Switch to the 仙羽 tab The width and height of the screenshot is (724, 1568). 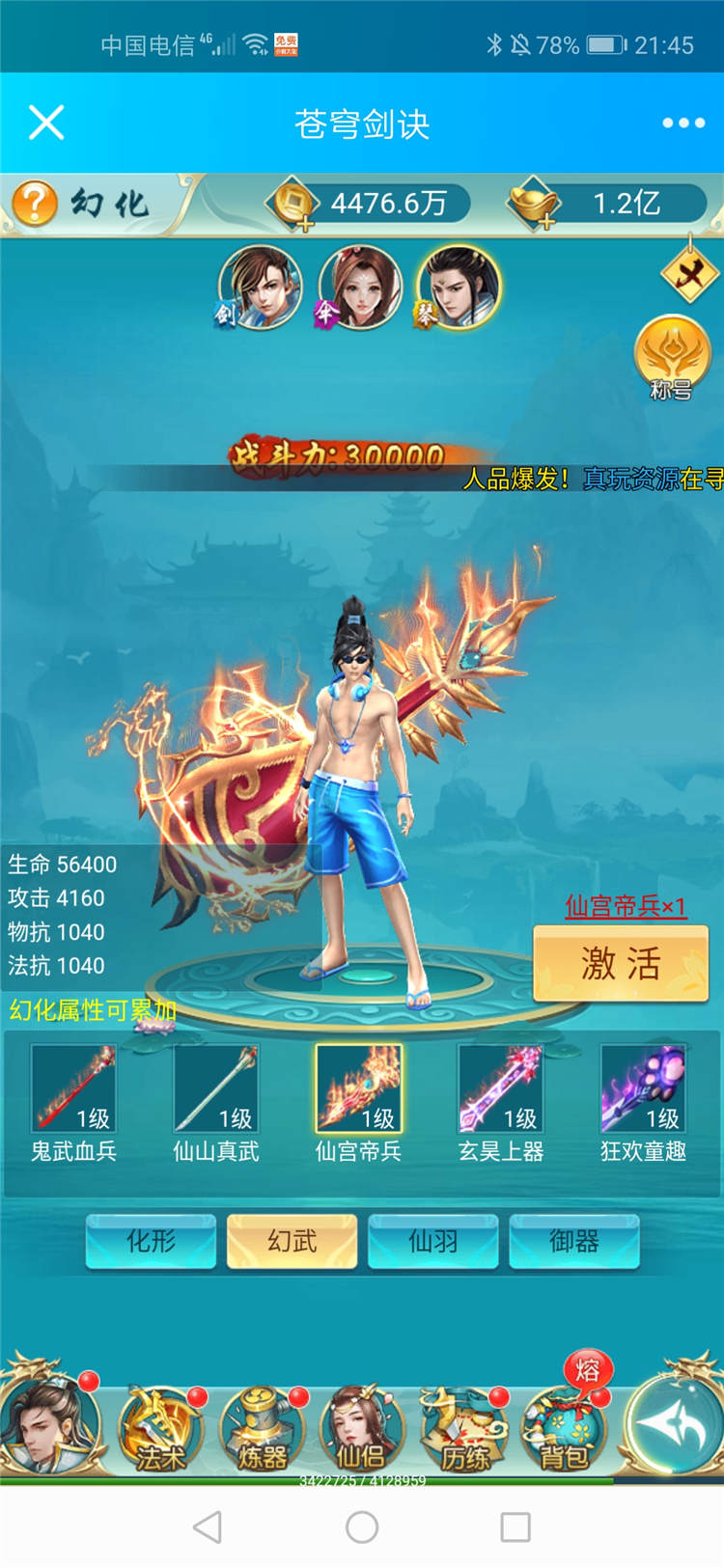433,1241
